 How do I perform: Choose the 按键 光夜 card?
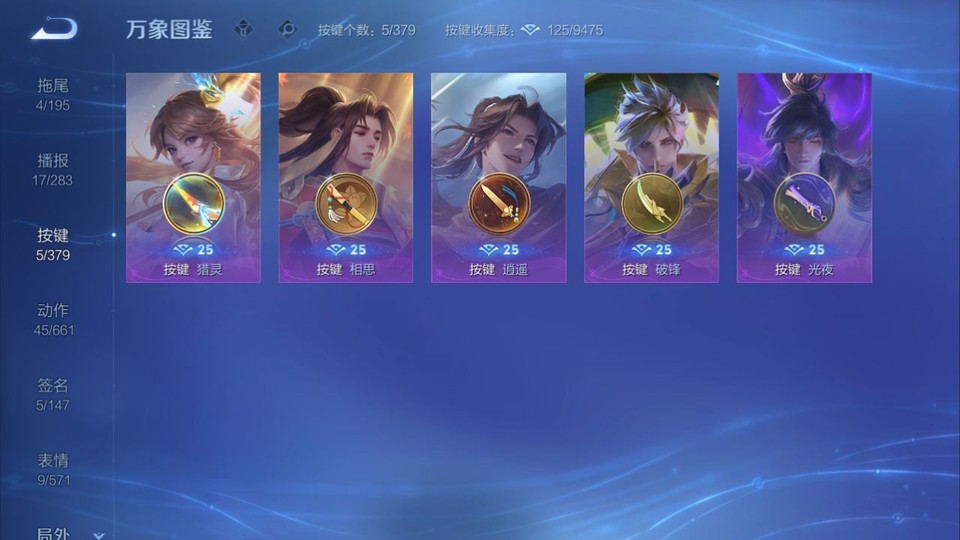(804, 178)
